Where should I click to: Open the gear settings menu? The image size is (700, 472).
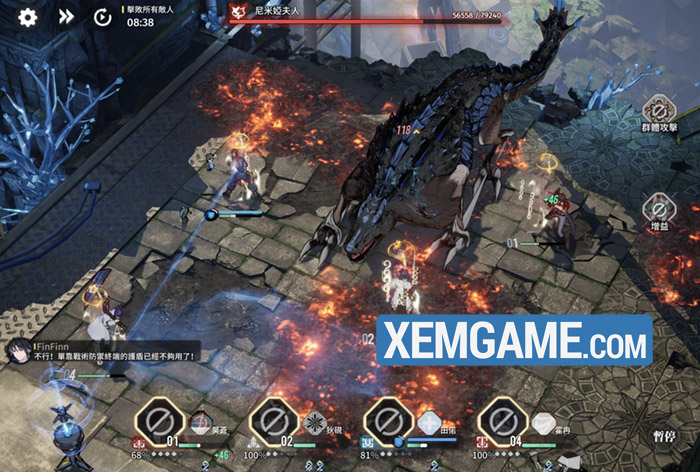coord(28,16)
